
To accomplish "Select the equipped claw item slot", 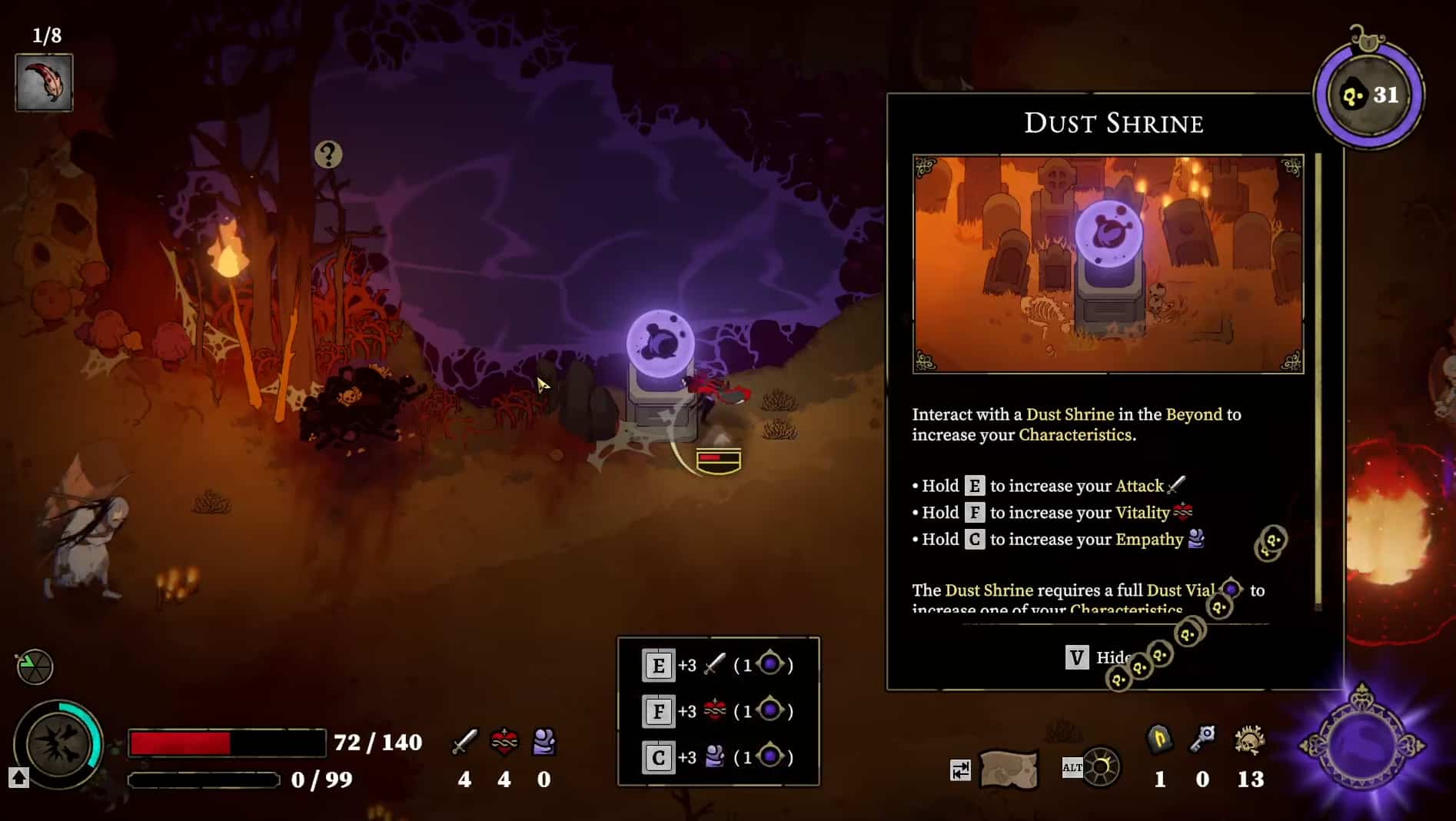I will click(x=45, y=83).
